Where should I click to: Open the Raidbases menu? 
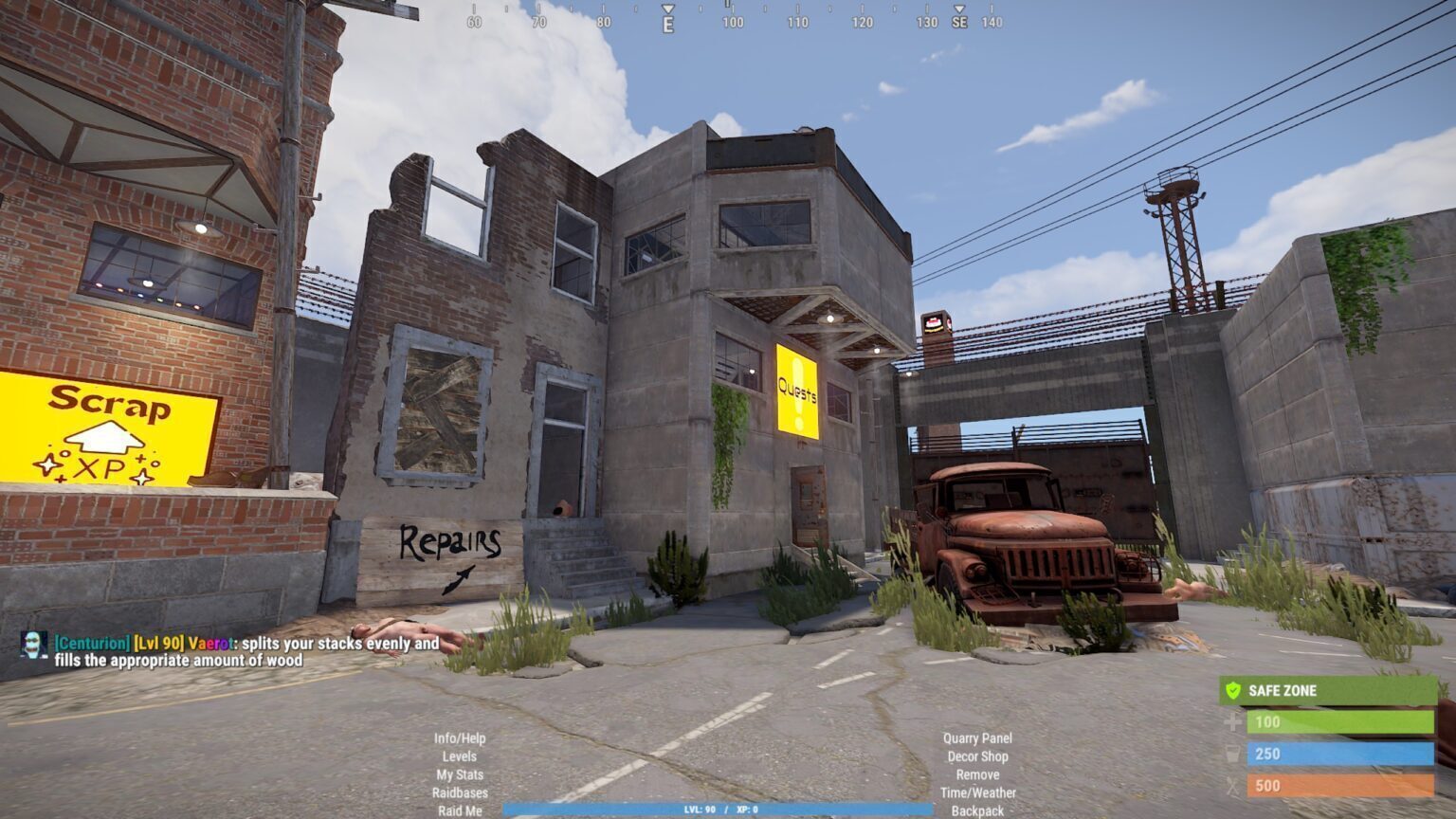[460, 792]
